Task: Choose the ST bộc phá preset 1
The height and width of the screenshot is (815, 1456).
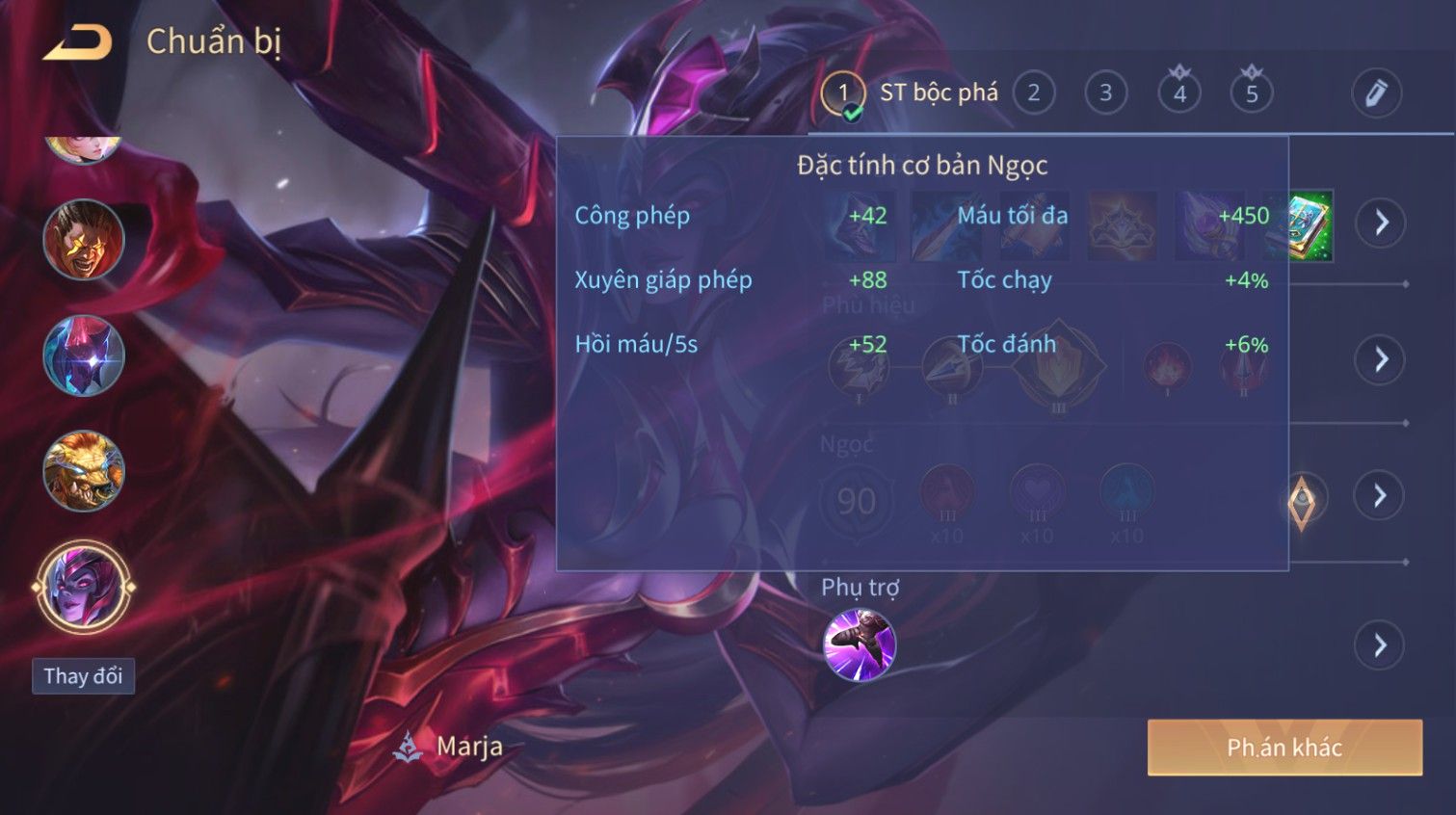Action: [844, 93]
